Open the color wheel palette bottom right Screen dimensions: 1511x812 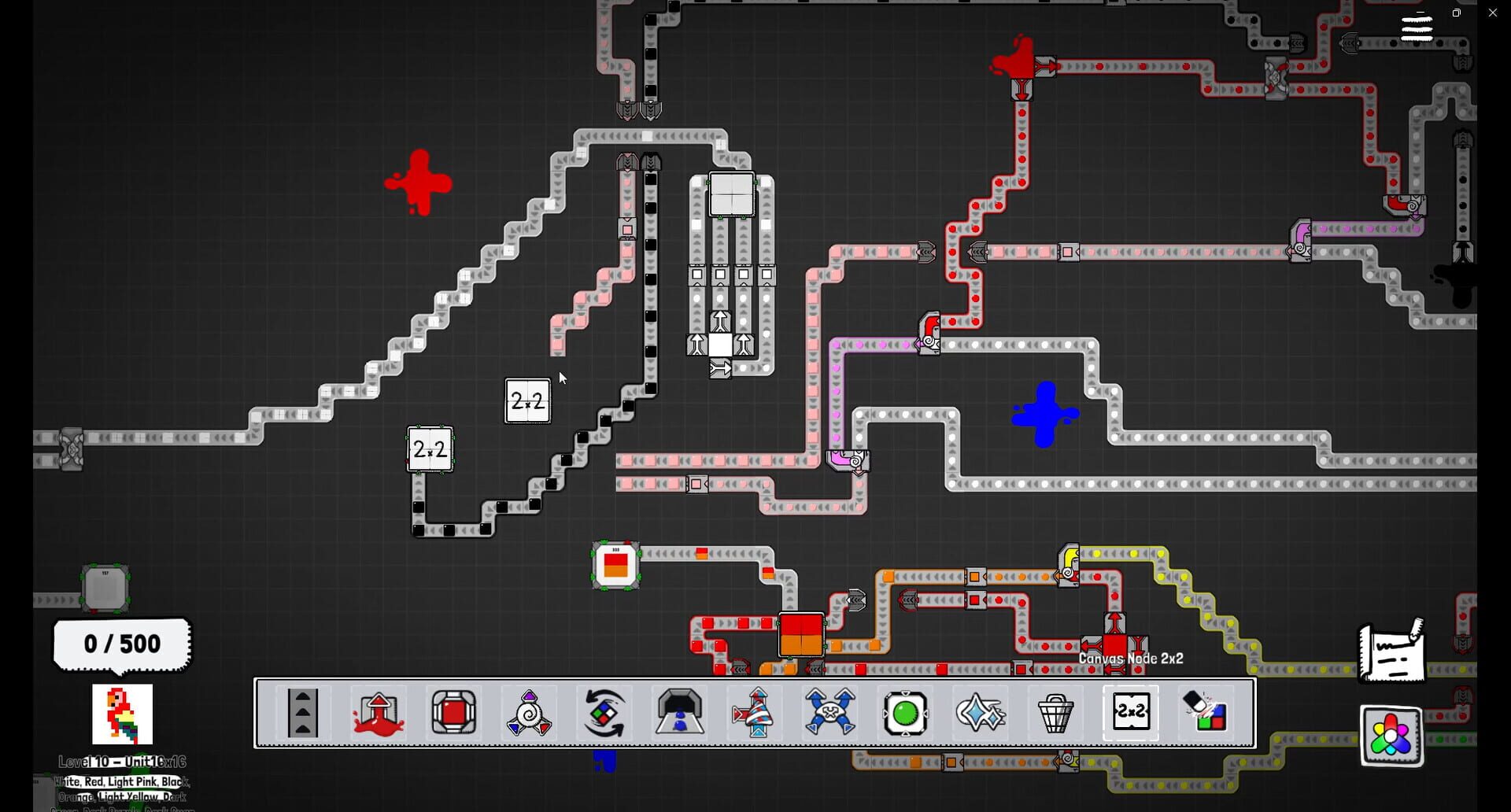(x=1390, y=736)
